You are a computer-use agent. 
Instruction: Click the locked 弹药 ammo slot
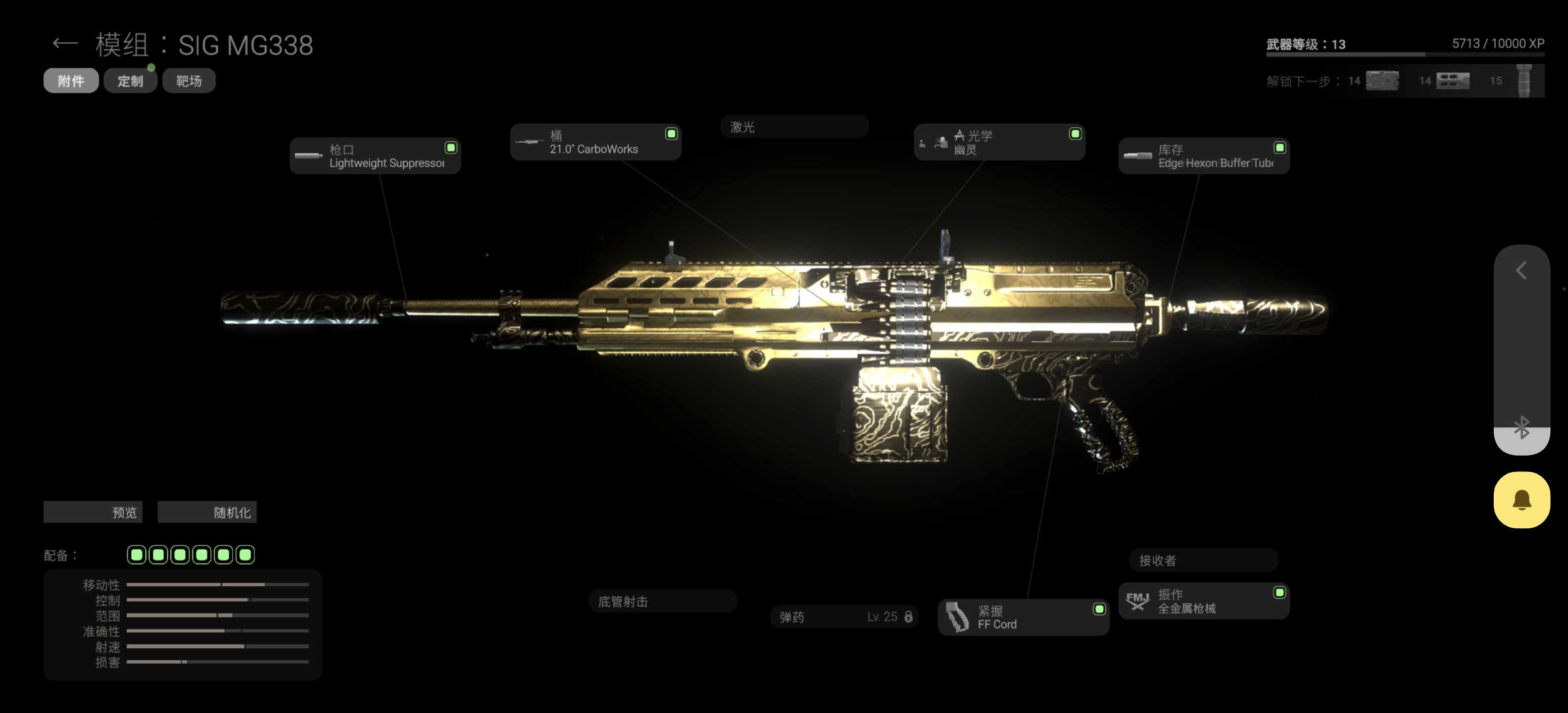(844, 617)
